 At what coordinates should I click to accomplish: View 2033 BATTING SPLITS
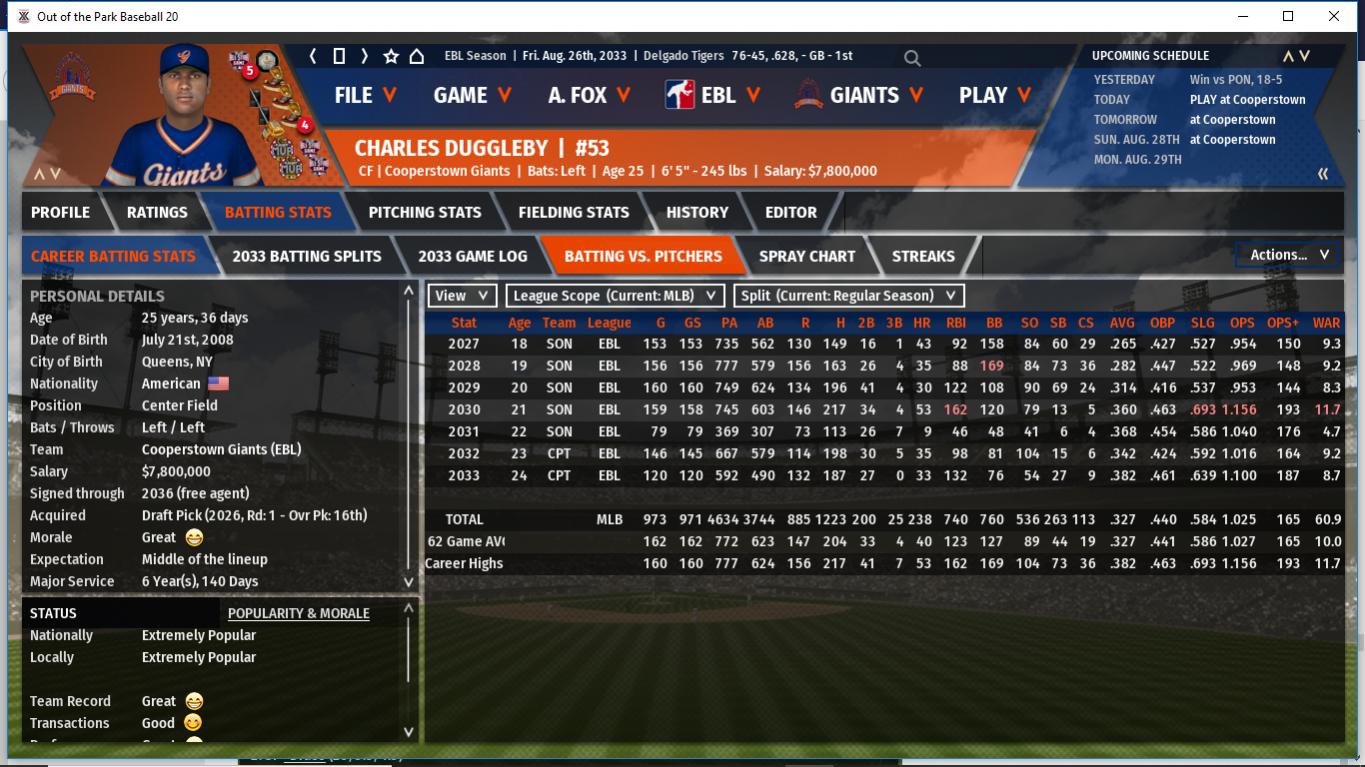click(x=306, y=256)
